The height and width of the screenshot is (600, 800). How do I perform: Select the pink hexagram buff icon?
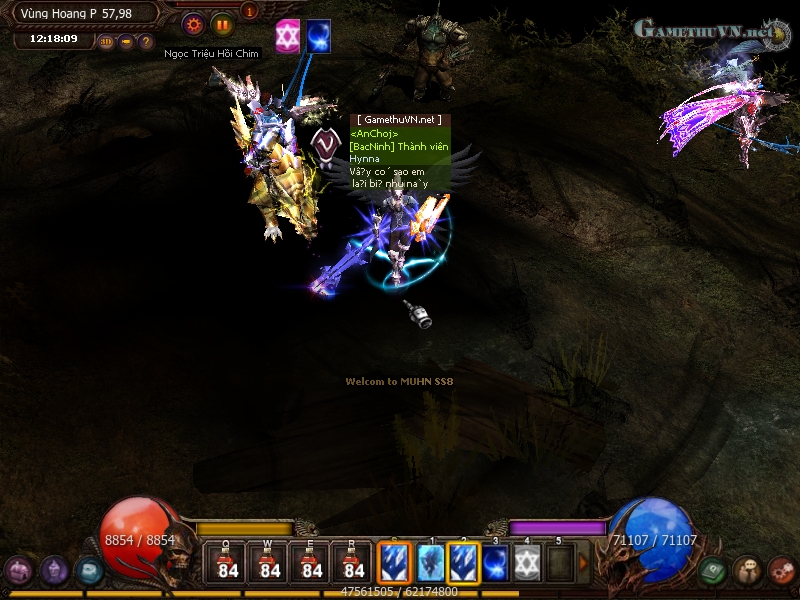(x=288, y=35)
